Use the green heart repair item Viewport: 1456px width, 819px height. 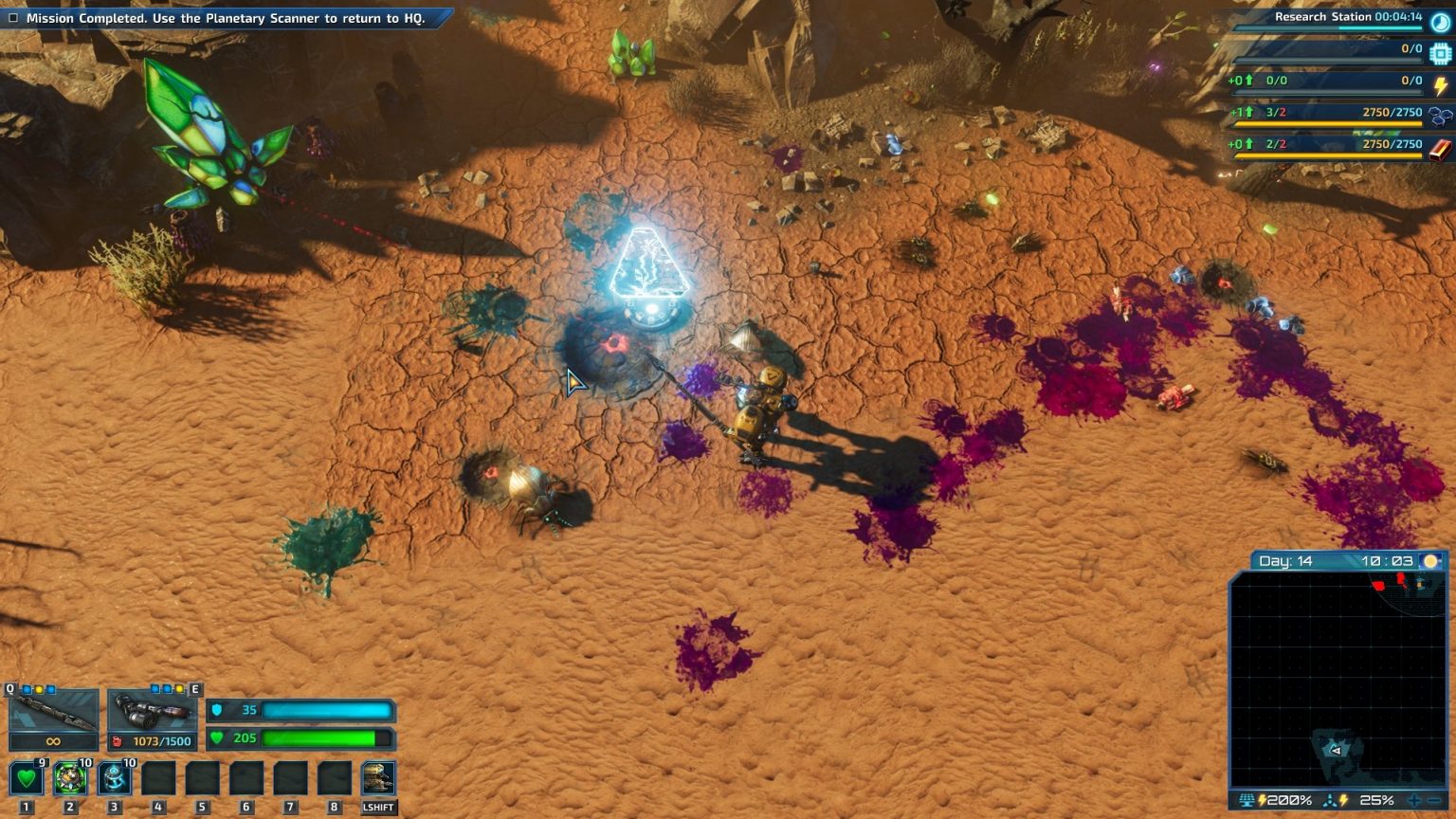(26, 779)
